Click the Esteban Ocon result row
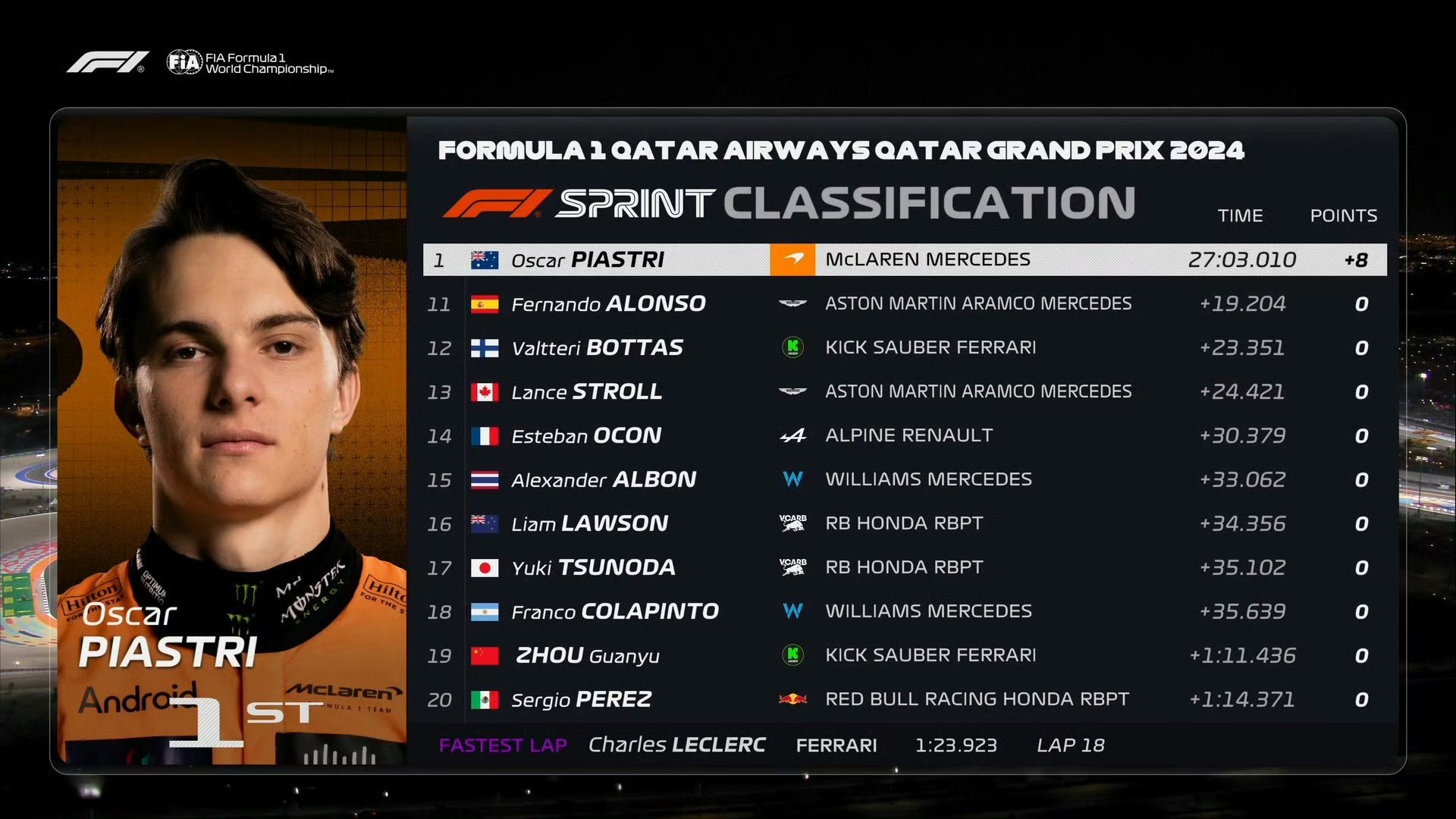 tap(904, 436)
